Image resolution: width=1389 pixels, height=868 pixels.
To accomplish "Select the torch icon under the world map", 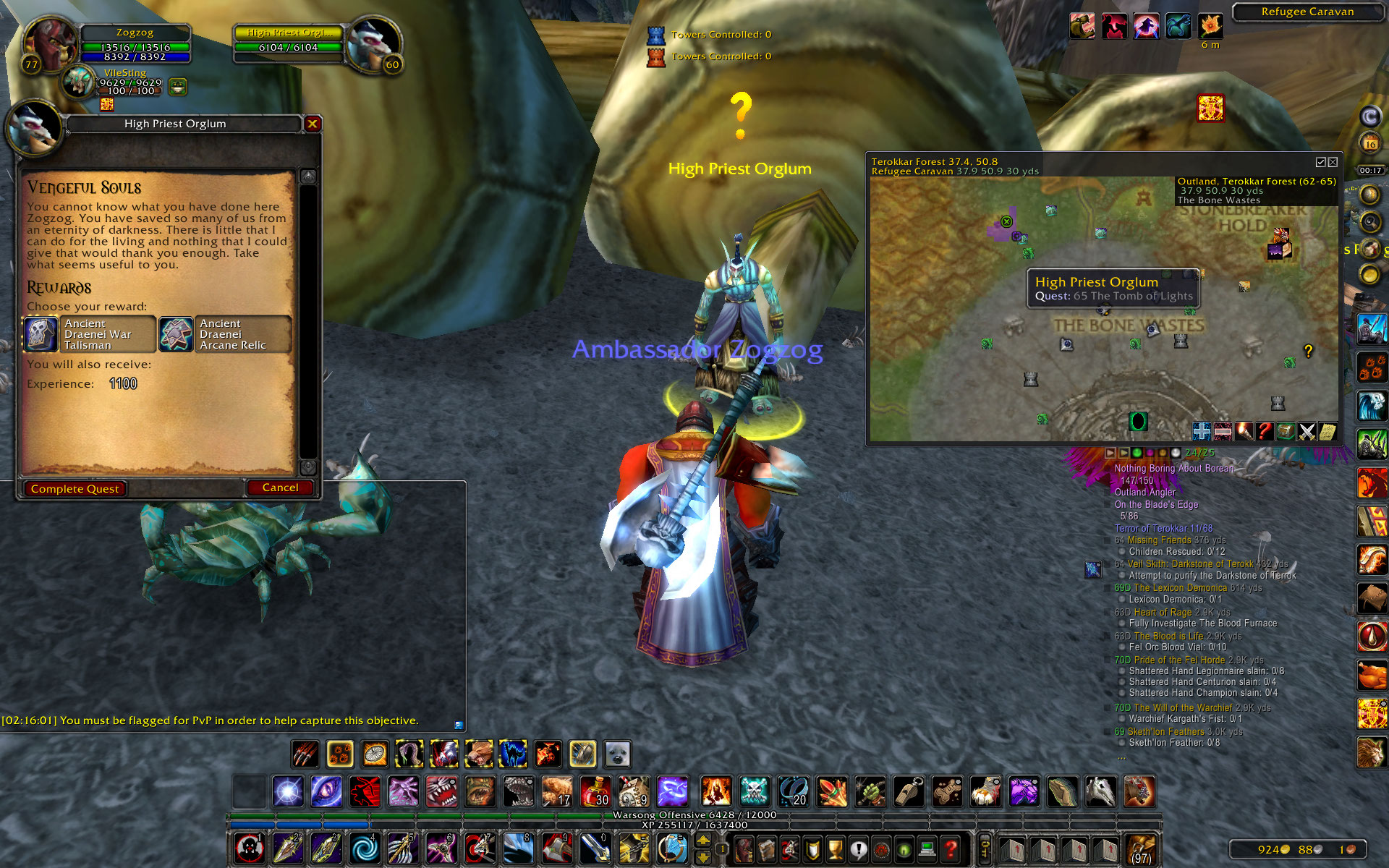I will click(1244, 431).
